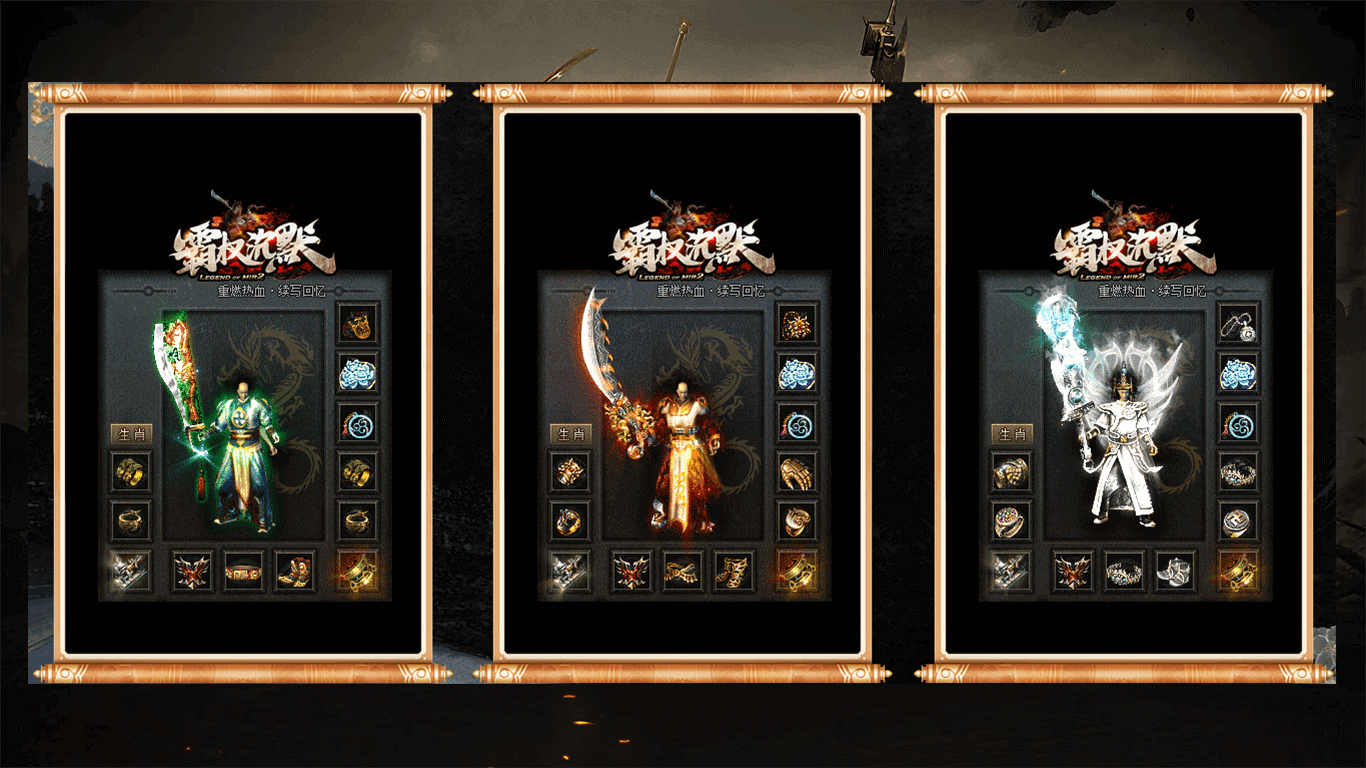Viewport: 1366px width, 768px height.
Task: Select the red-gold boots in green warrior's equipment
Action: coord(295,571)
